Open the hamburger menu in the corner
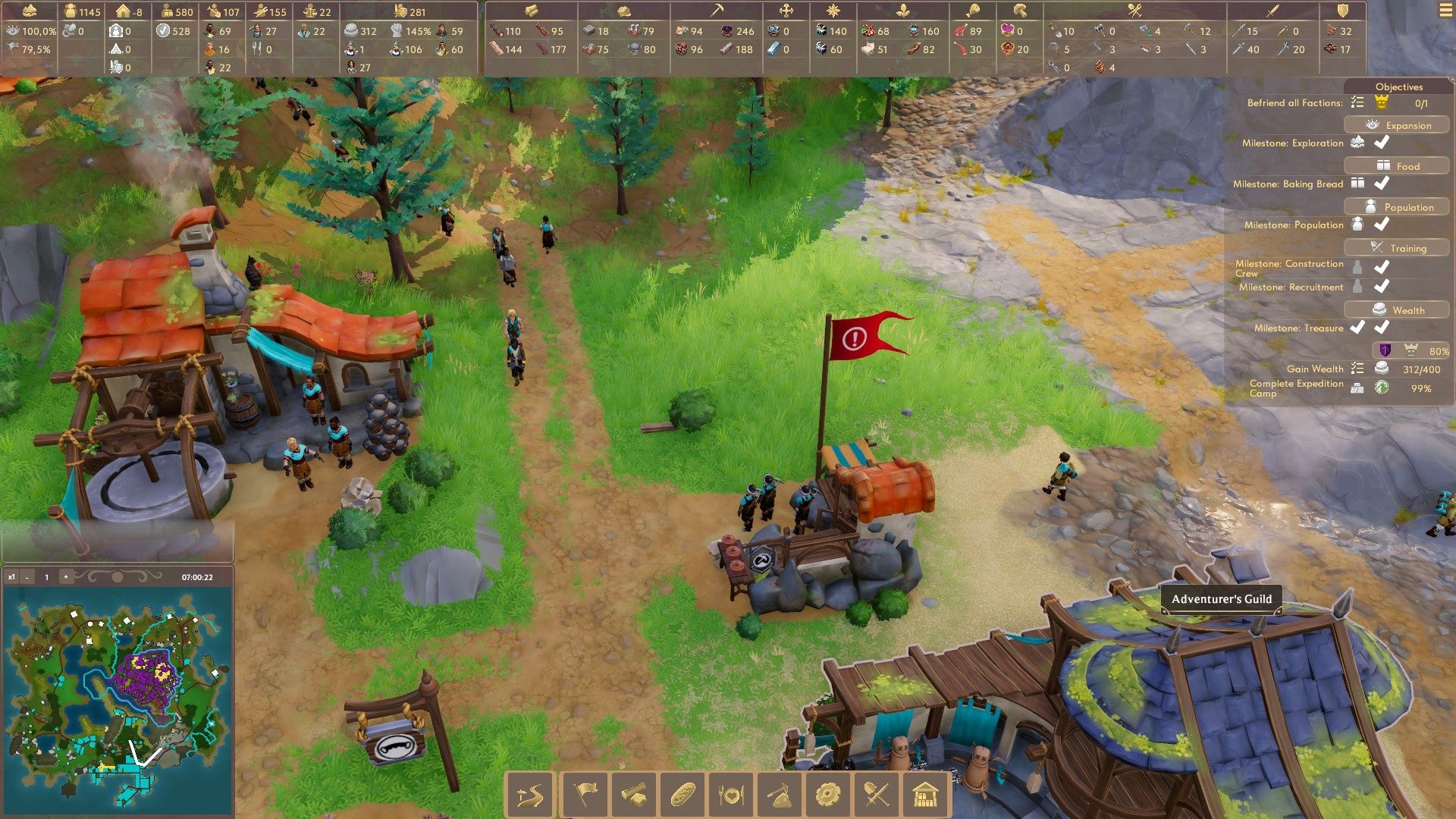This screenshot has height=819, width=1456. click(x=1445, y=11)
